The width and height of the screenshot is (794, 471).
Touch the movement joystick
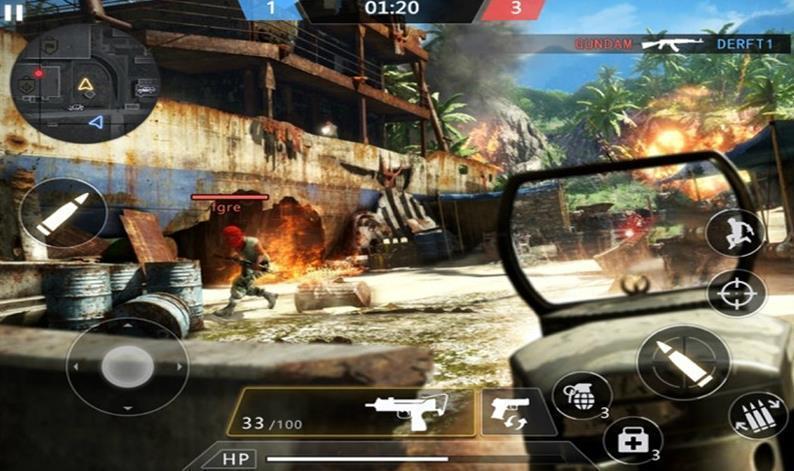tap(127, 367)
